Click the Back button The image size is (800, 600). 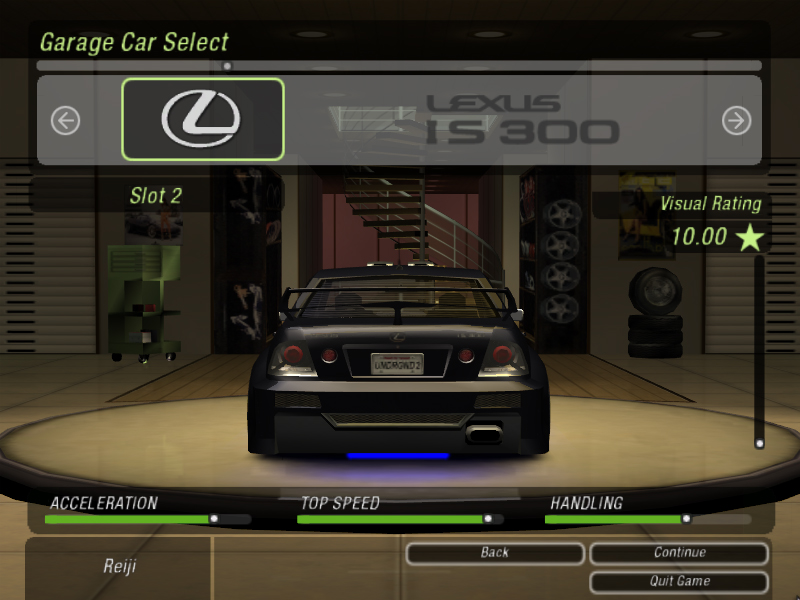[495, 553]
